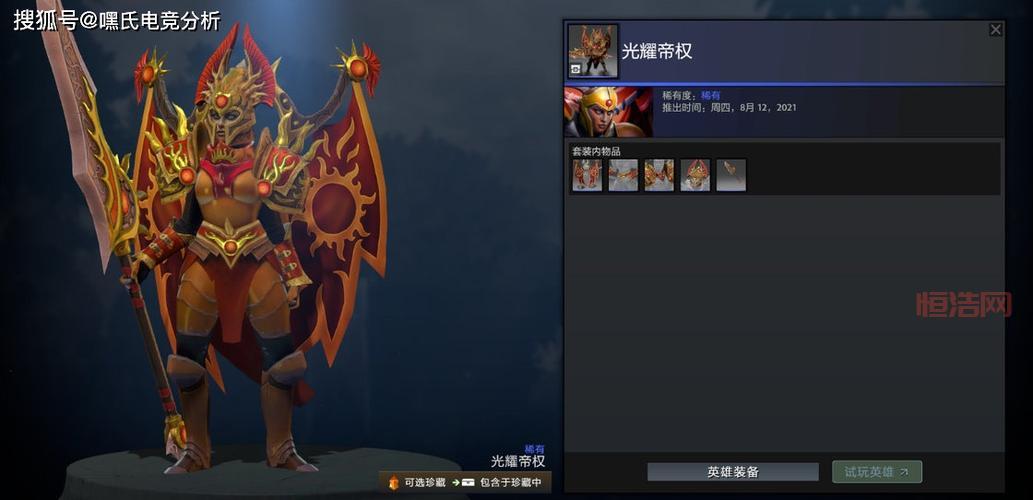Open the Legion Commander hero portrait
Image resolution: width=1033 pixels, height=500 pixels.
pos(608,112)
